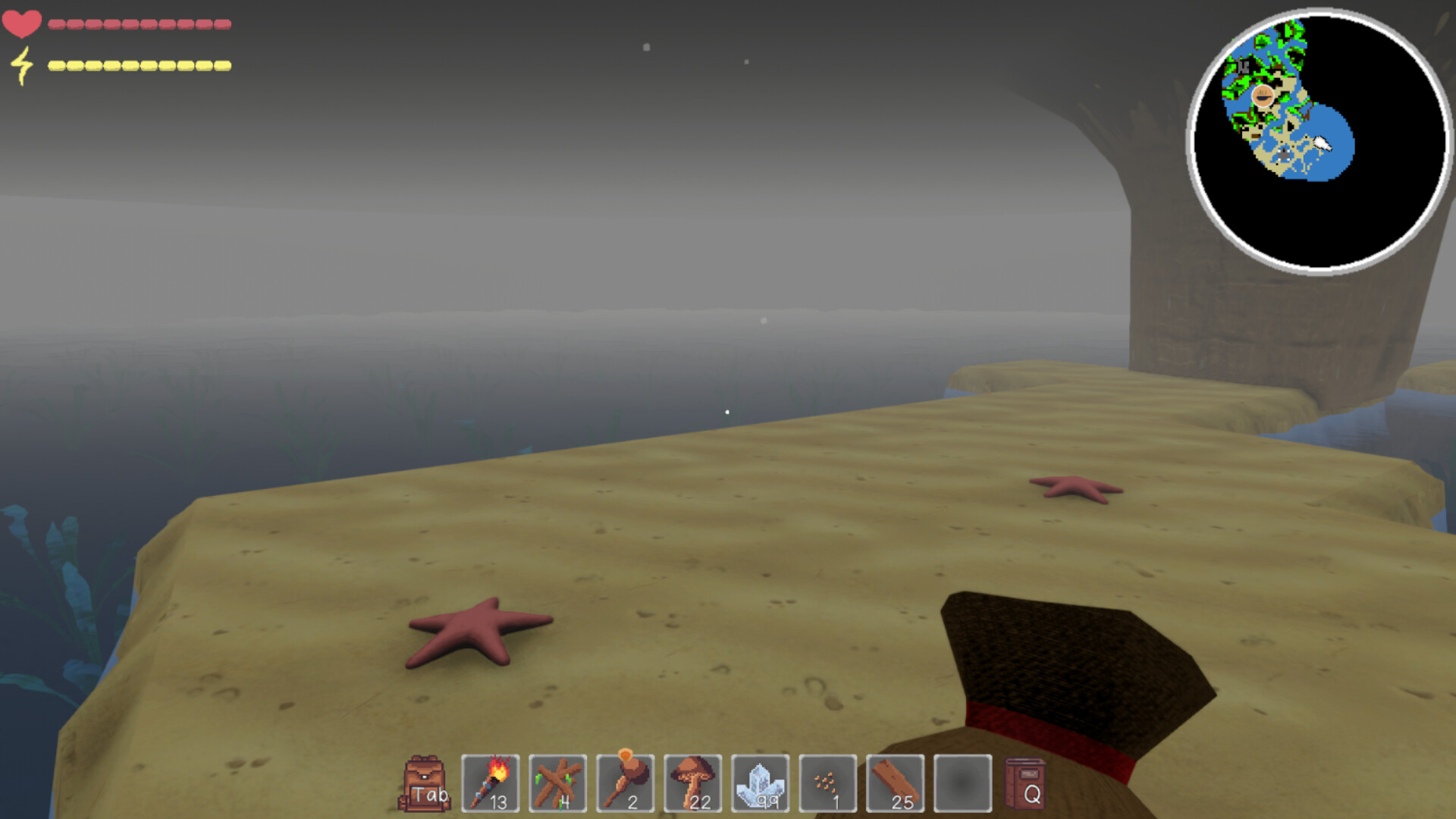Equip the wooden club from the hotbar
Image resolution: width=1456 pixels, height=819 pixels.
[x=626, y=783]
